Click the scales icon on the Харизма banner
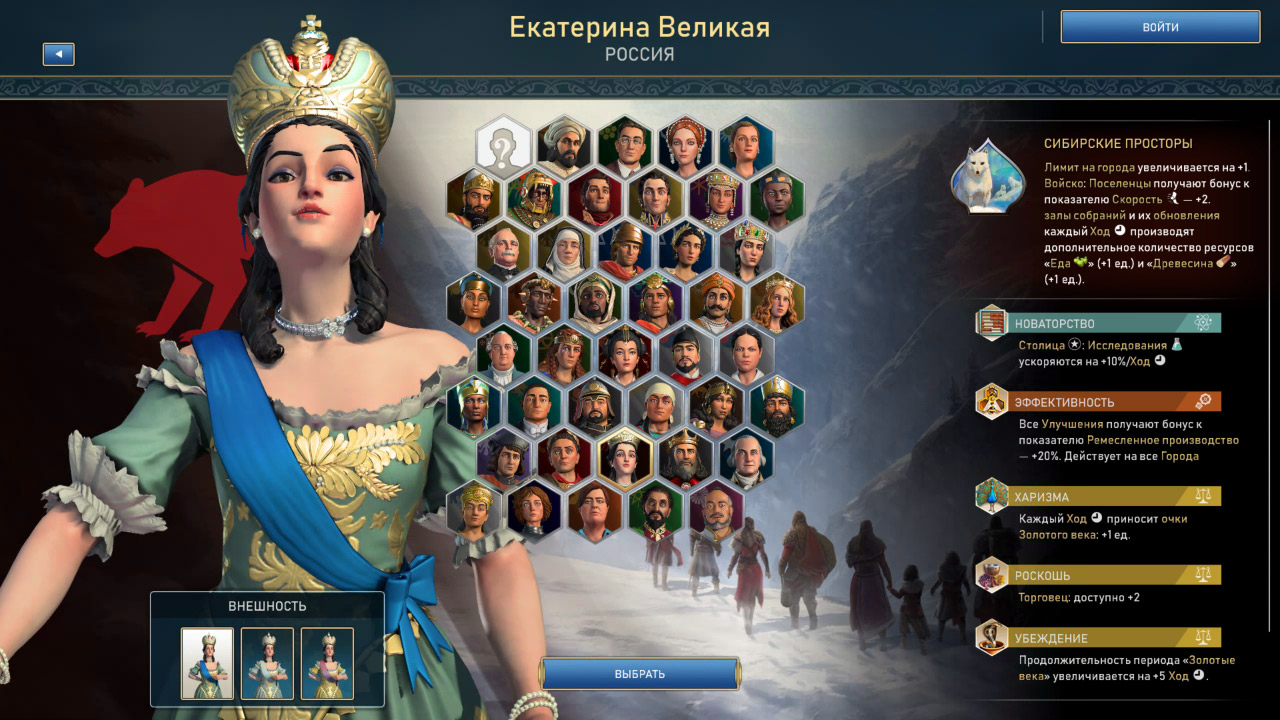The width and height of the screenshot is (1280, 720). 1202,496
